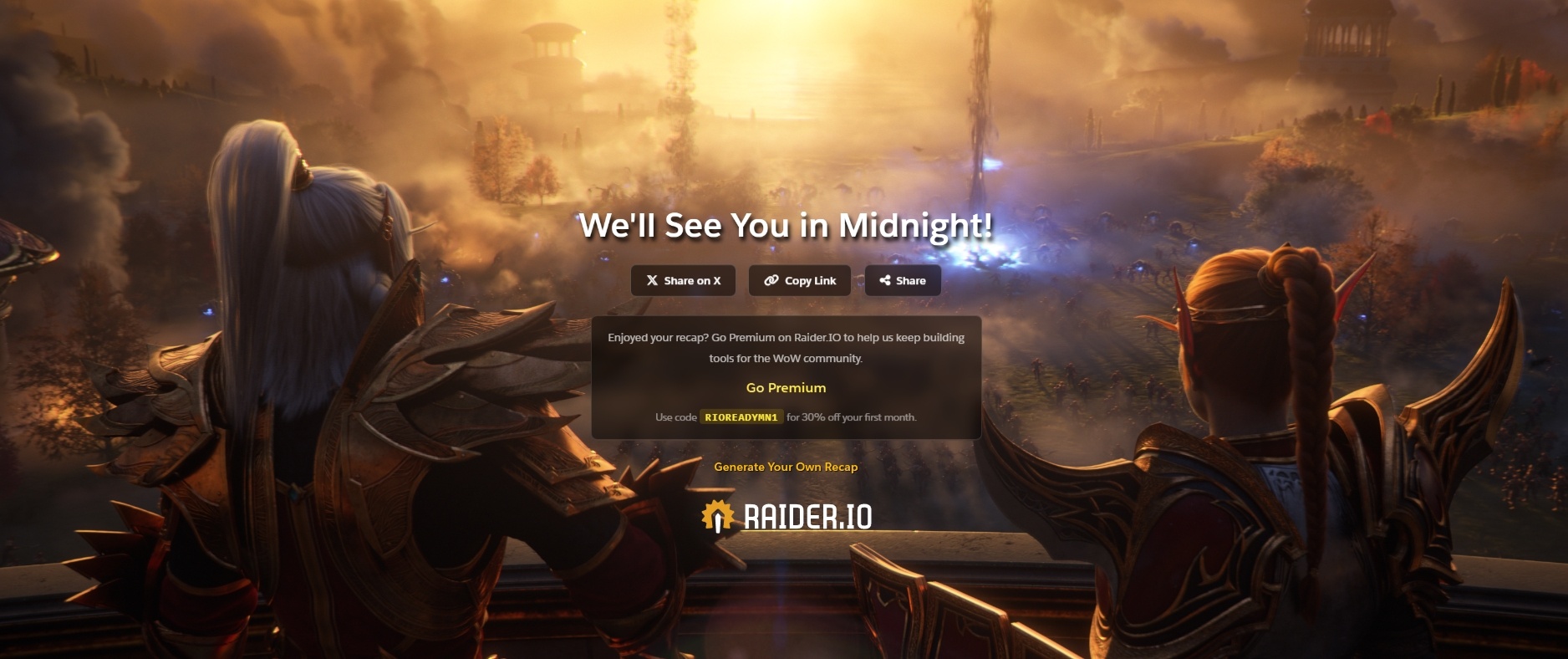Copy the shareable recap link

tap(799, 281)
